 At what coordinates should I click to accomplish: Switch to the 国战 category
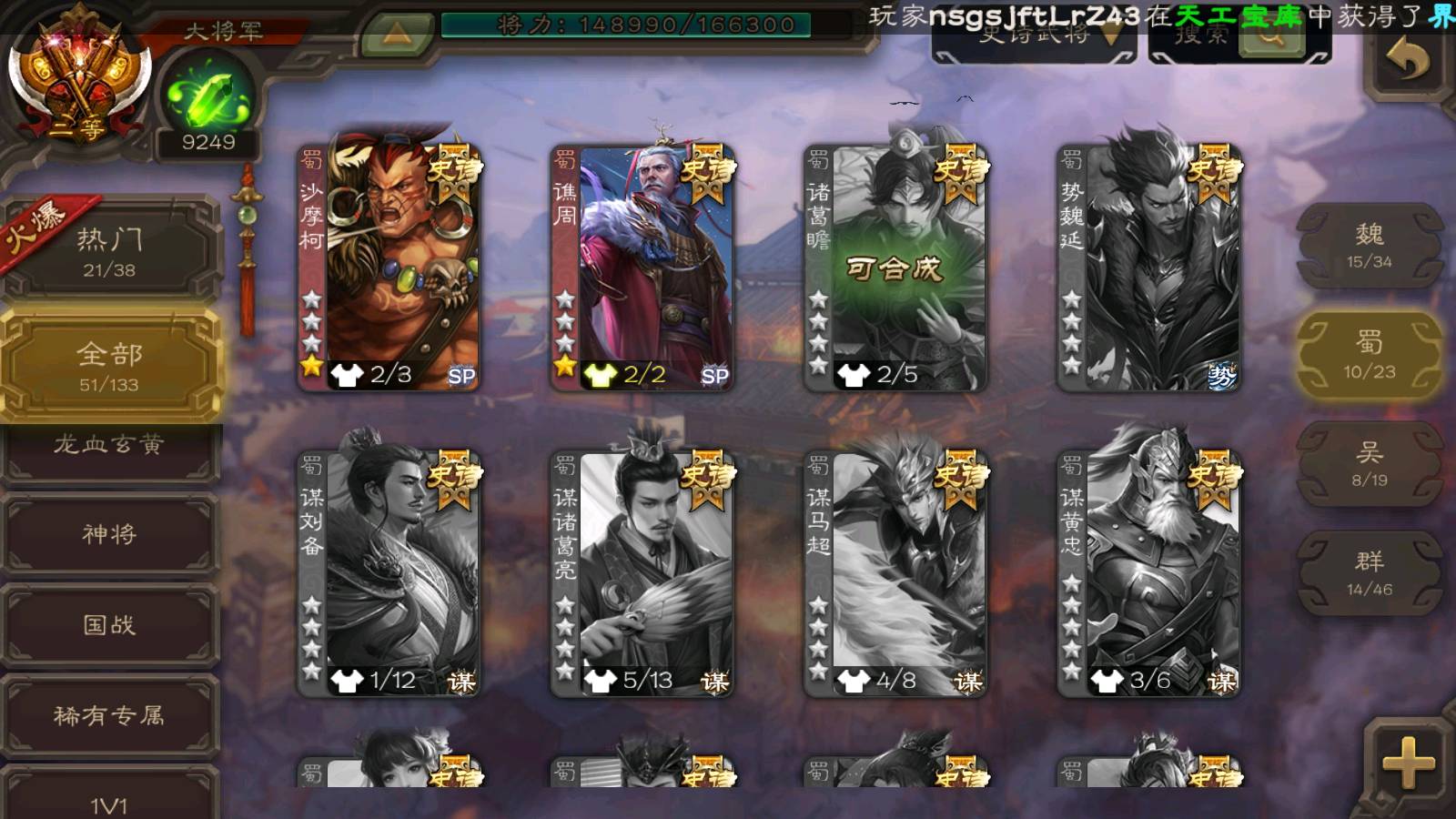(109, 625)
